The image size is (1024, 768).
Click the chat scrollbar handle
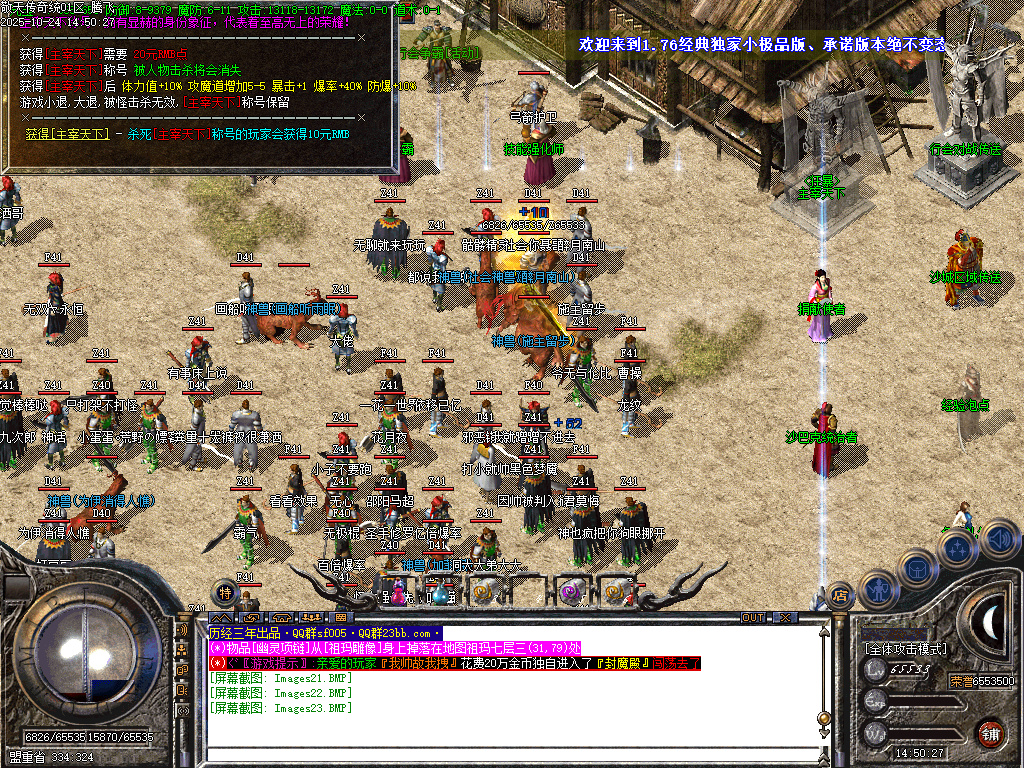[x=824, y=718]
